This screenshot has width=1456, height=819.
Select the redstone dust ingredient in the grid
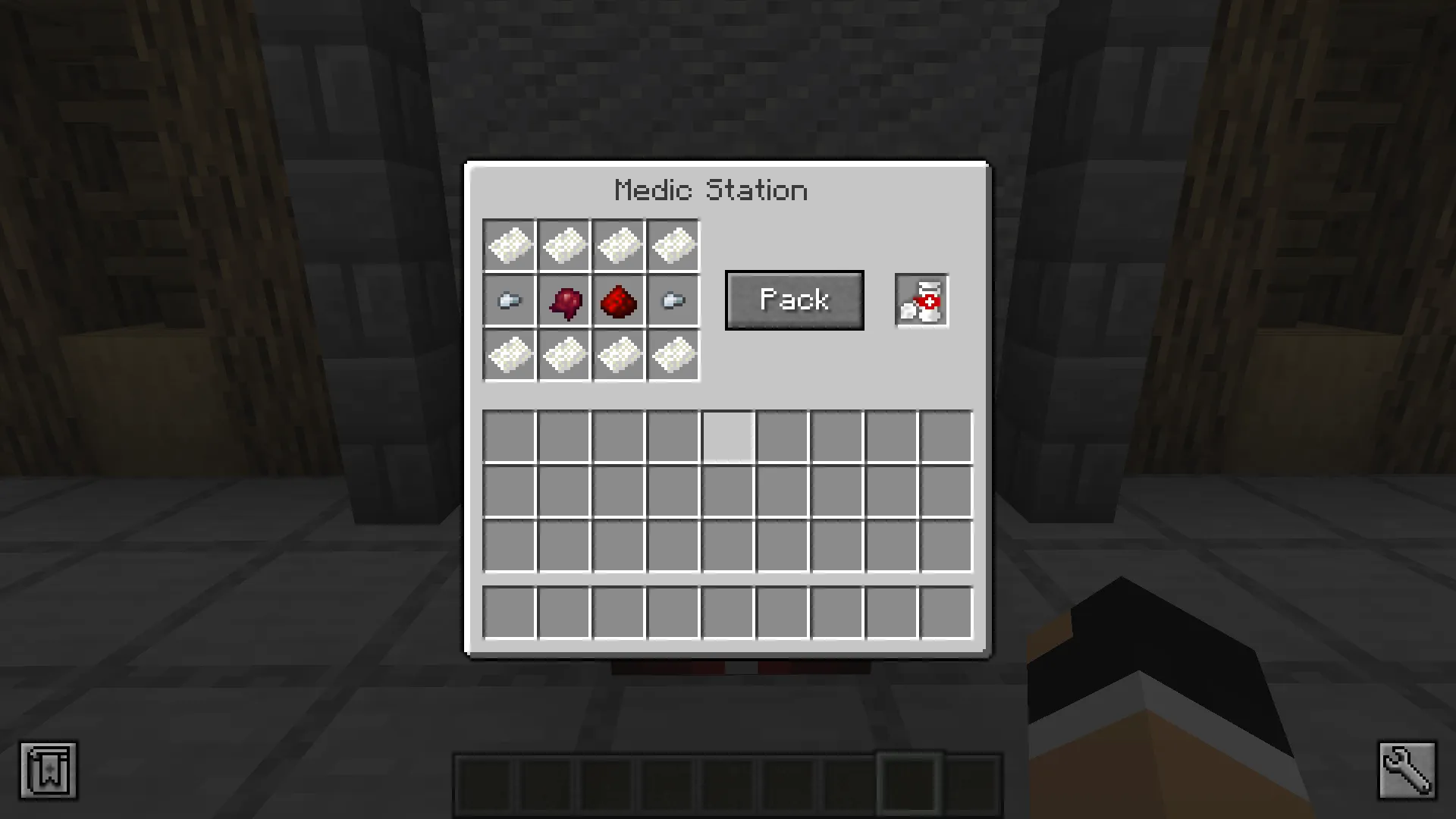(619, 300)
